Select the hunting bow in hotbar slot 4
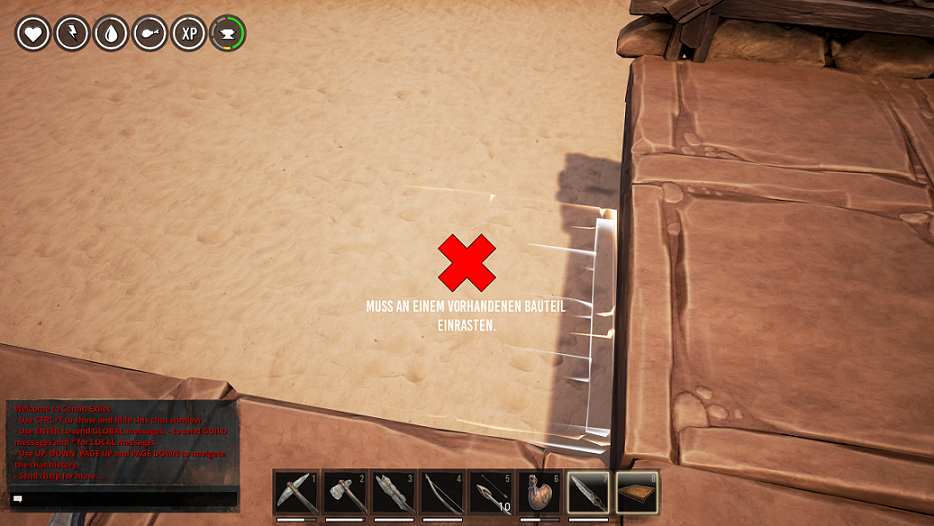The image size is (934, 526). [443, 493]
